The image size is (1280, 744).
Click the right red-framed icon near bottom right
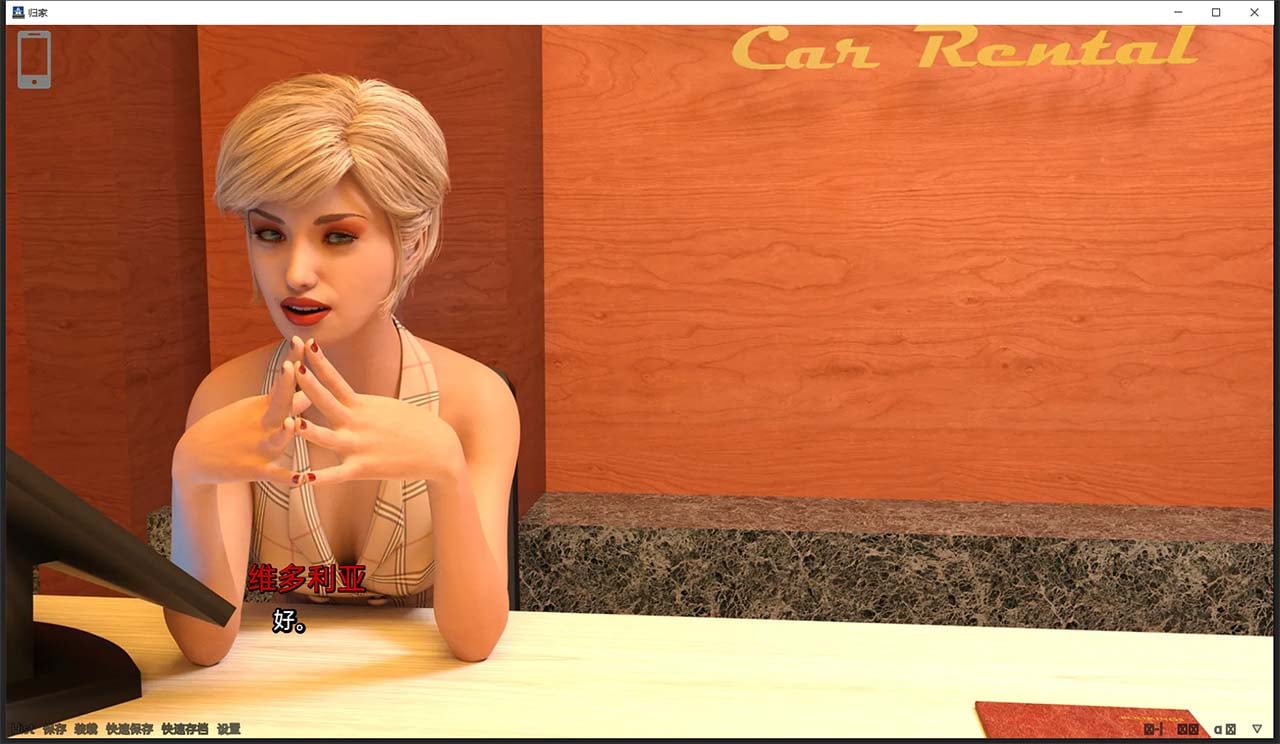(1195, 730)
